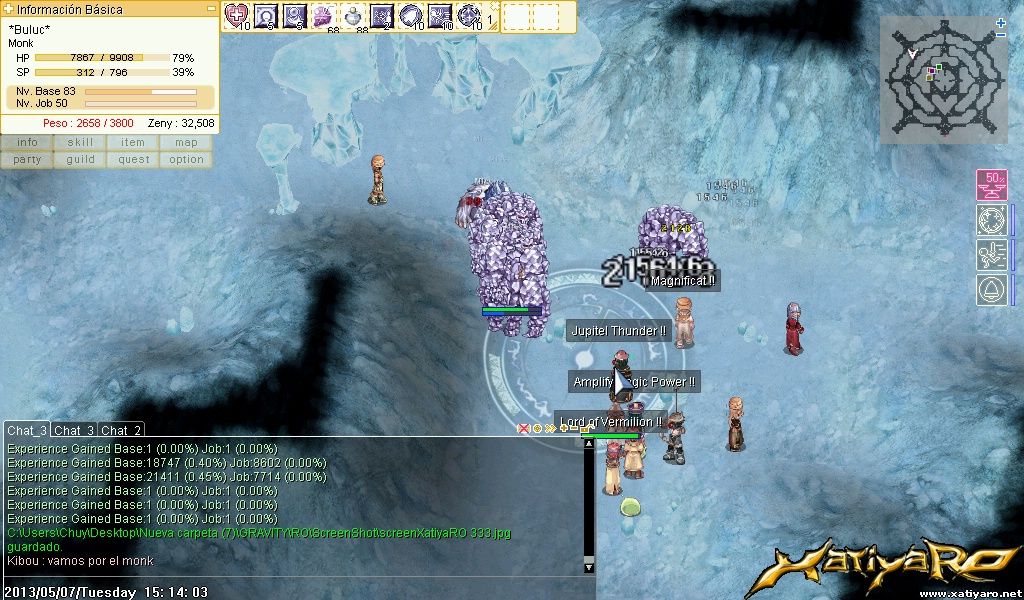Select the running figure buff icon
This screenshot has height=600, width=1024.
coord(991,255)
